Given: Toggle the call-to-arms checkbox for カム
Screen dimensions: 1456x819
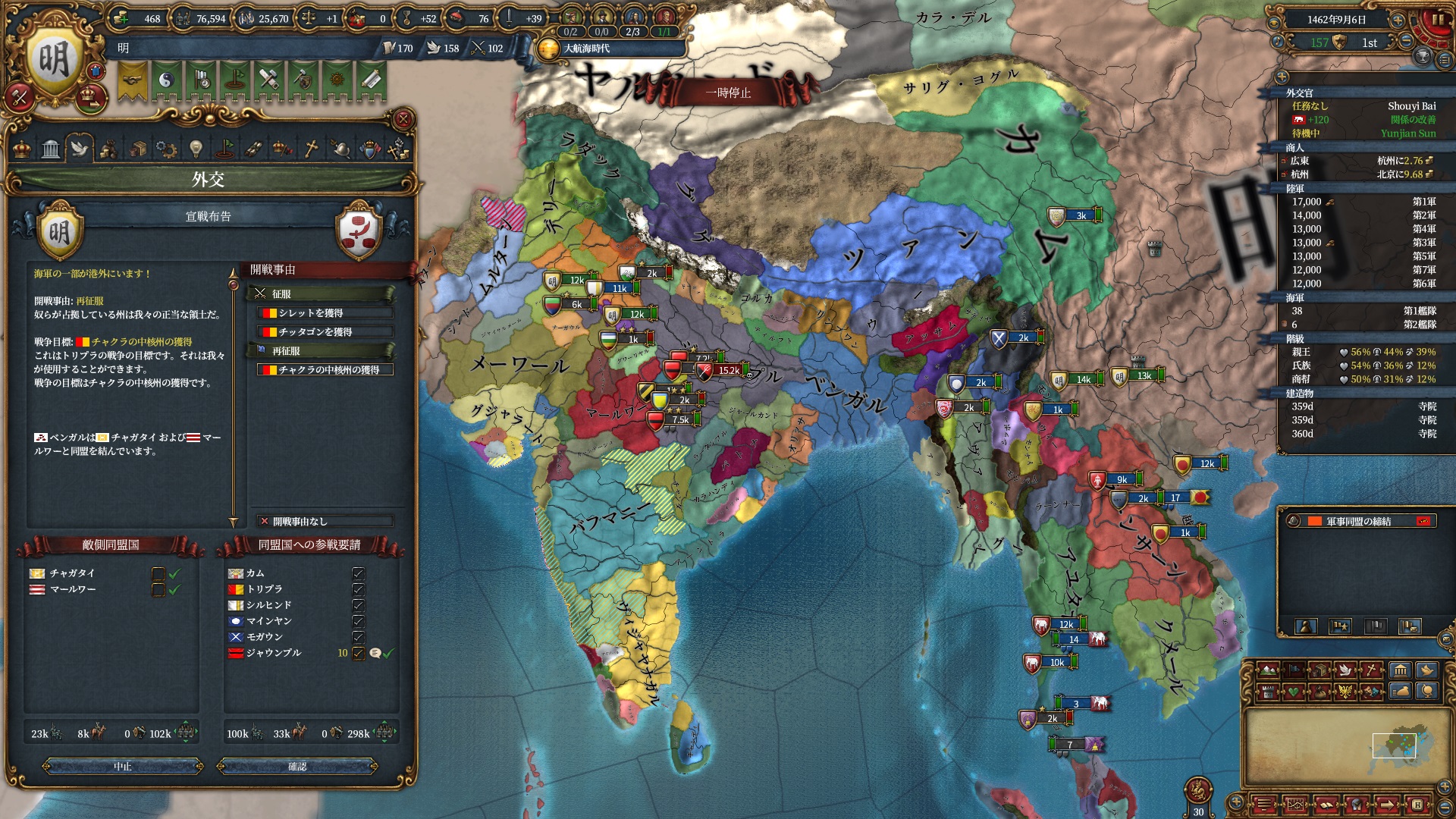Looking at the screenshot, I should [x=359, y=573].
